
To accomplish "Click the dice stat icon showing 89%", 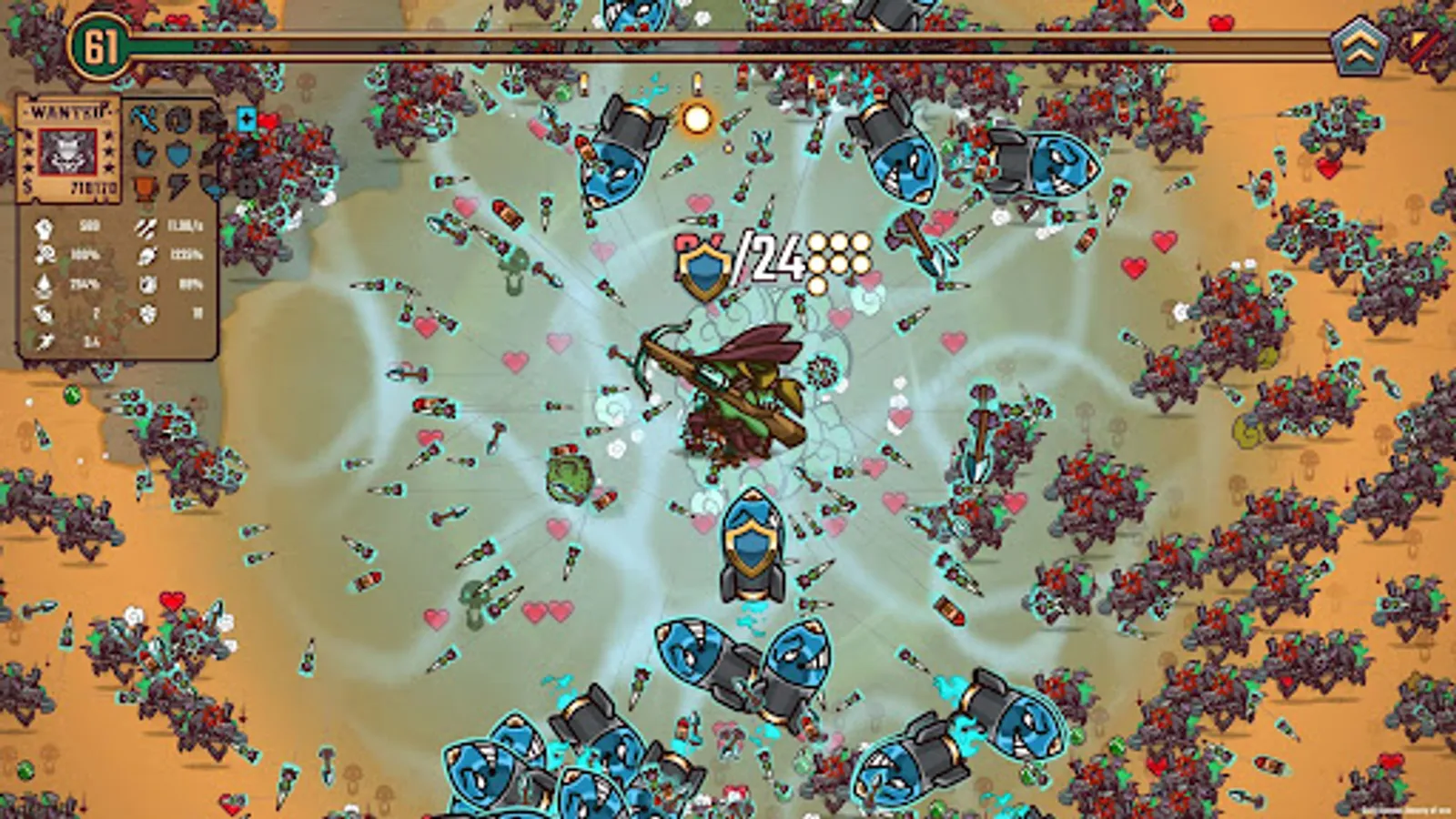I will coord(147,285).
